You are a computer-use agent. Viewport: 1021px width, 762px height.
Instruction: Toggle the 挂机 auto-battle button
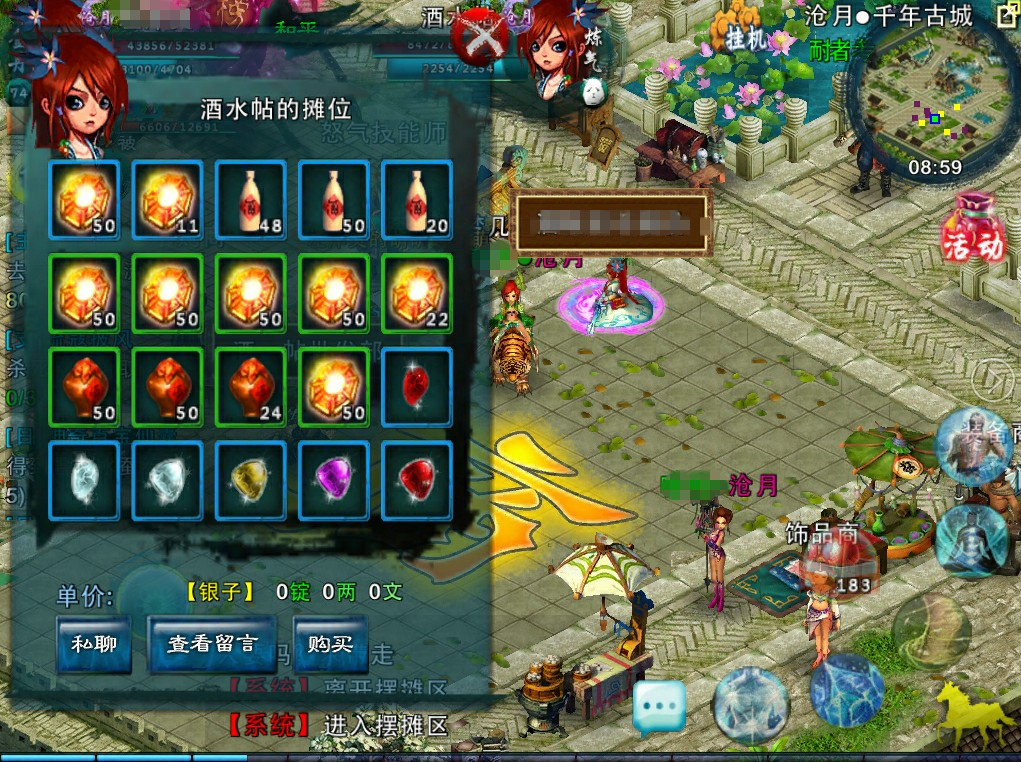[x=747, y=40]
